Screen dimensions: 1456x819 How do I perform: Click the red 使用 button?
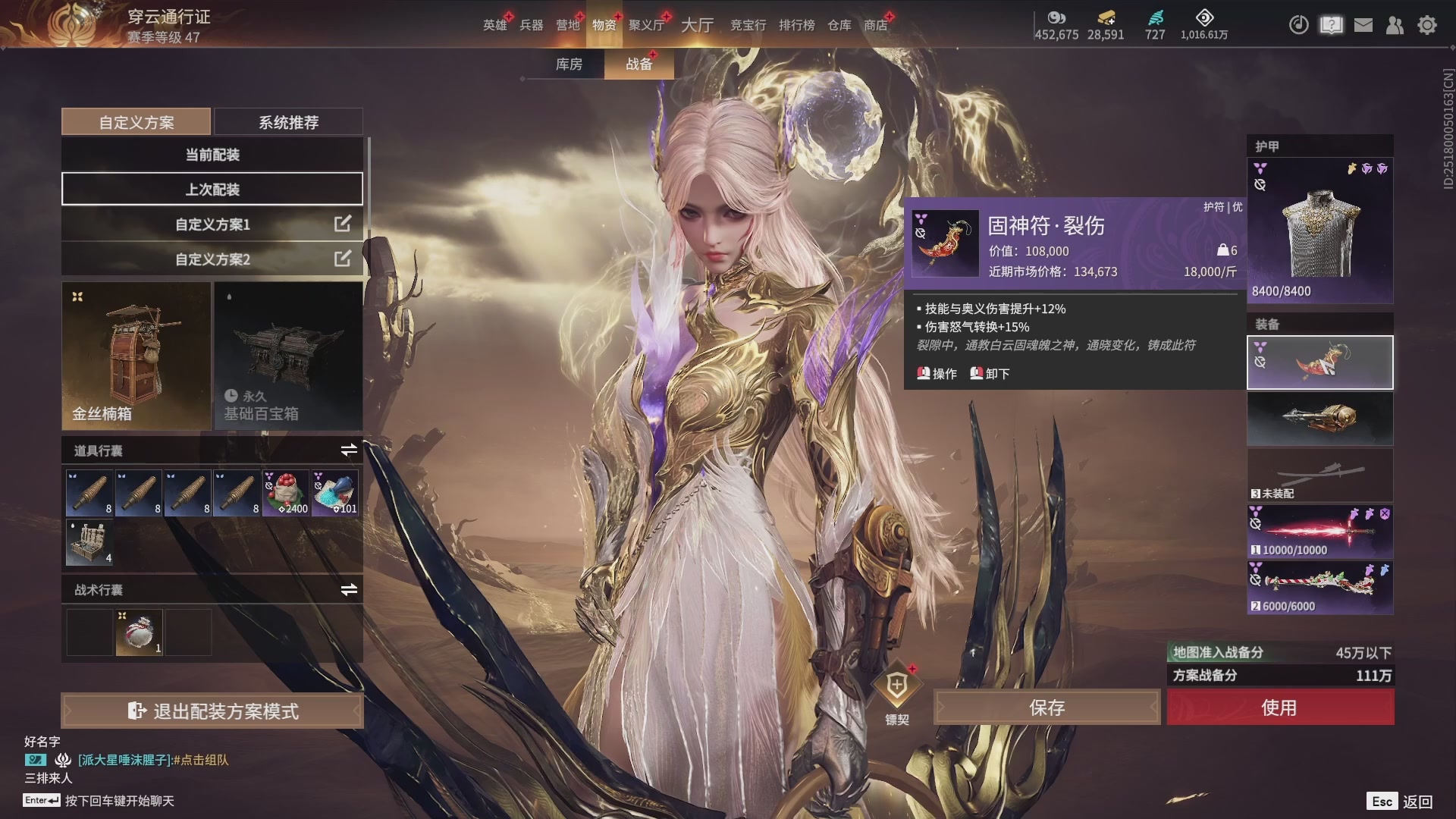click(1280, 708)
